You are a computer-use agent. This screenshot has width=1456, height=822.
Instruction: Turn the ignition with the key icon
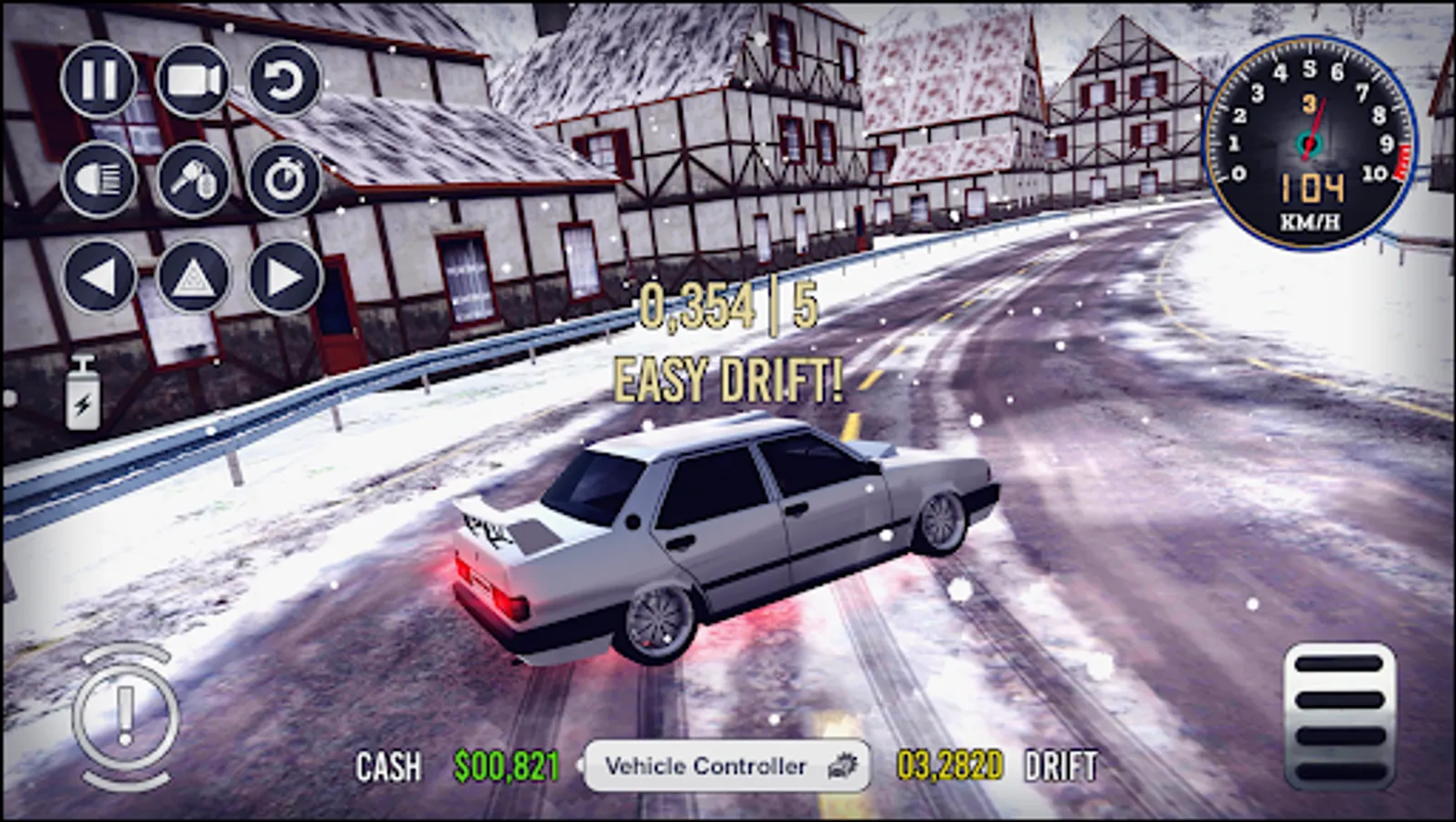pos(193,179)
